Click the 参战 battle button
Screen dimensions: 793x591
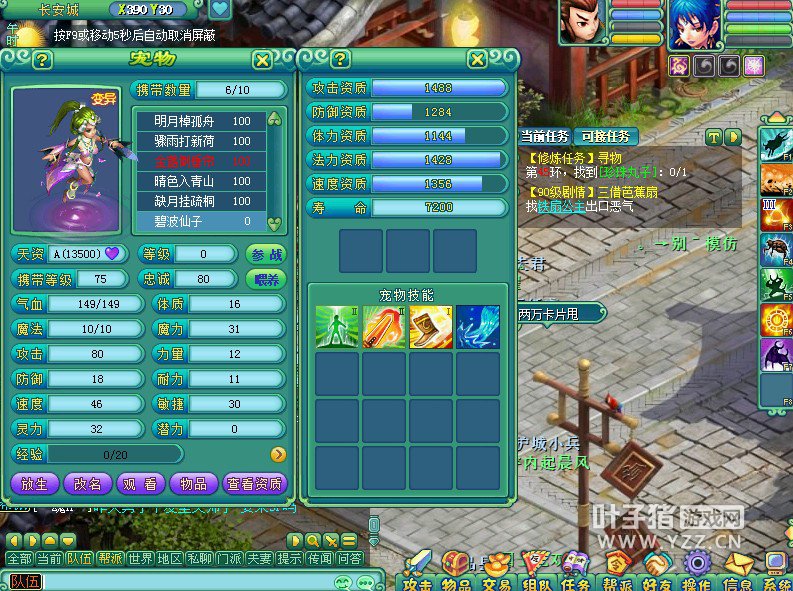265,254
